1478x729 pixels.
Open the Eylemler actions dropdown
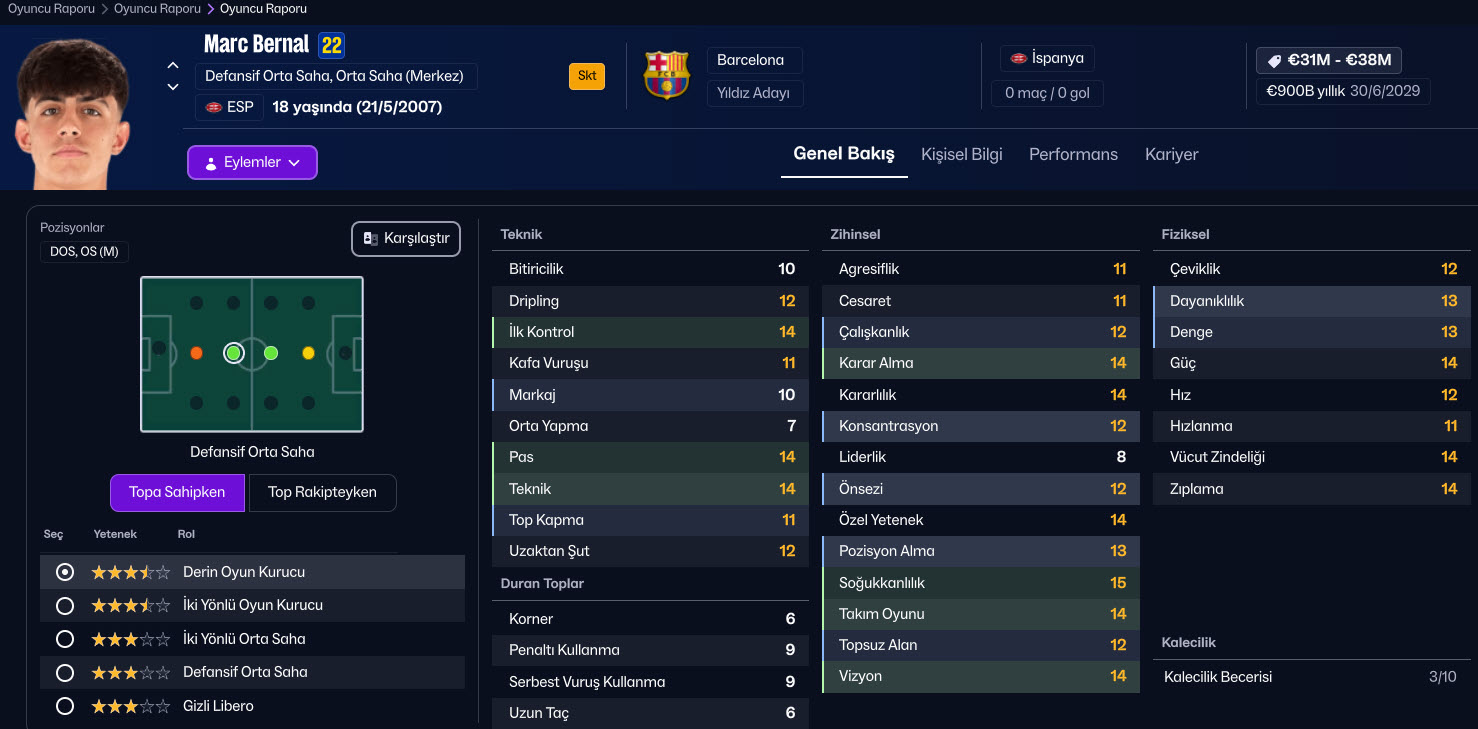252,163
